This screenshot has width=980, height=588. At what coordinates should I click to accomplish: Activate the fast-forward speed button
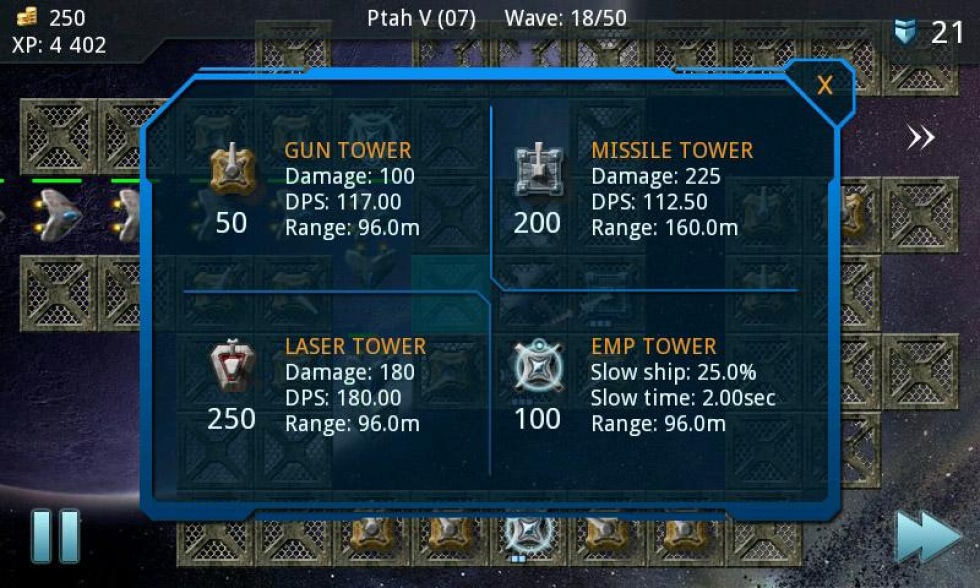pos(927,537)
